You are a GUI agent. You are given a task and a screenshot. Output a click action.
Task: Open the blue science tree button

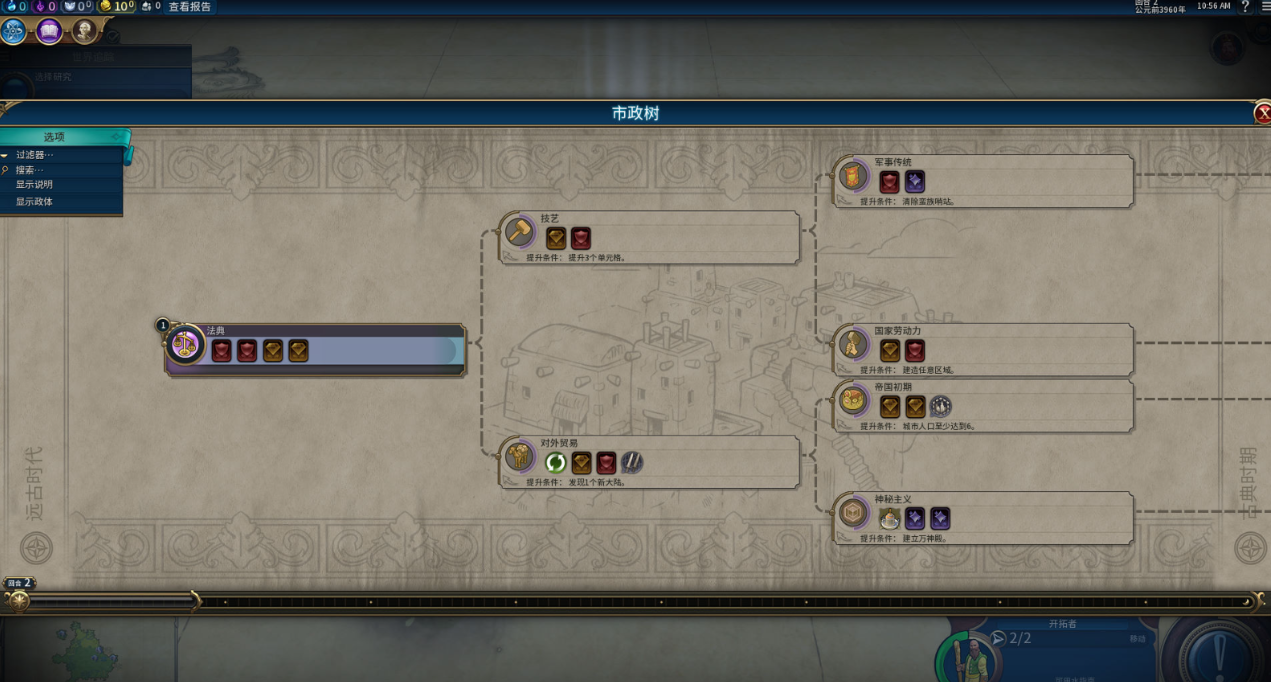13,32
